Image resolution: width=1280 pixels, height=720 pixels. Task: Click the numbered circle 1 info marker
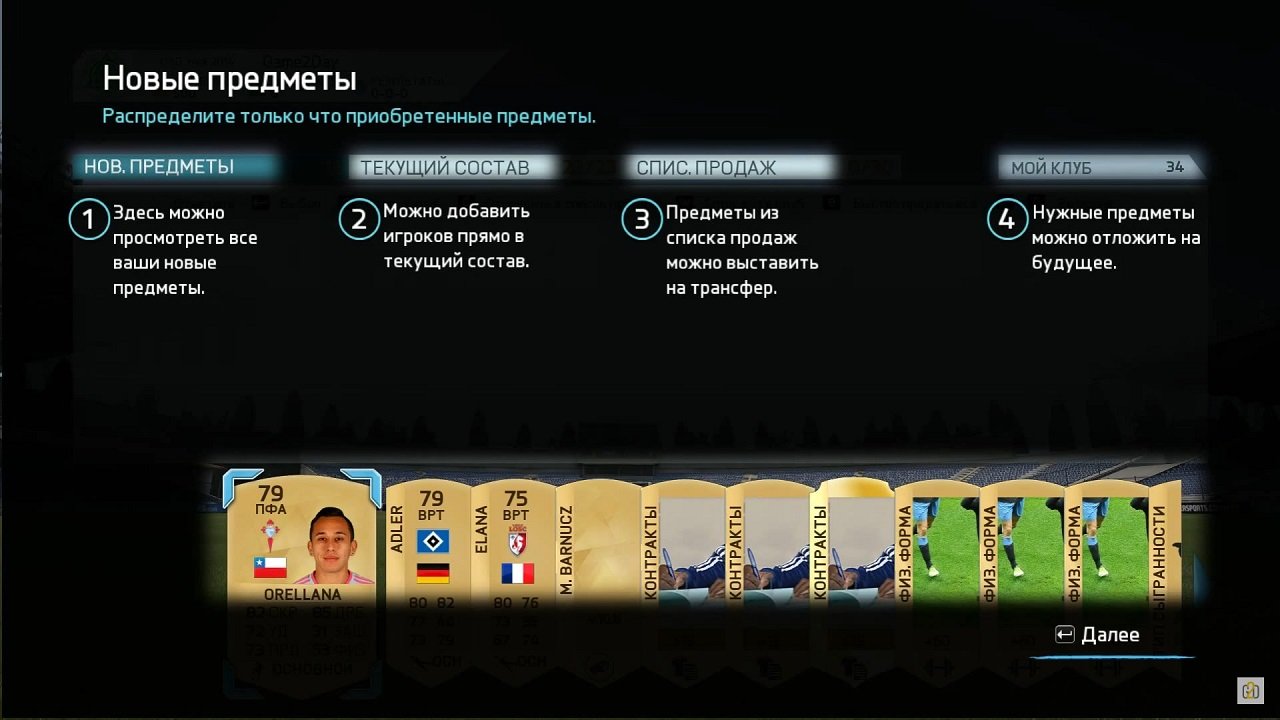(88, 219)
